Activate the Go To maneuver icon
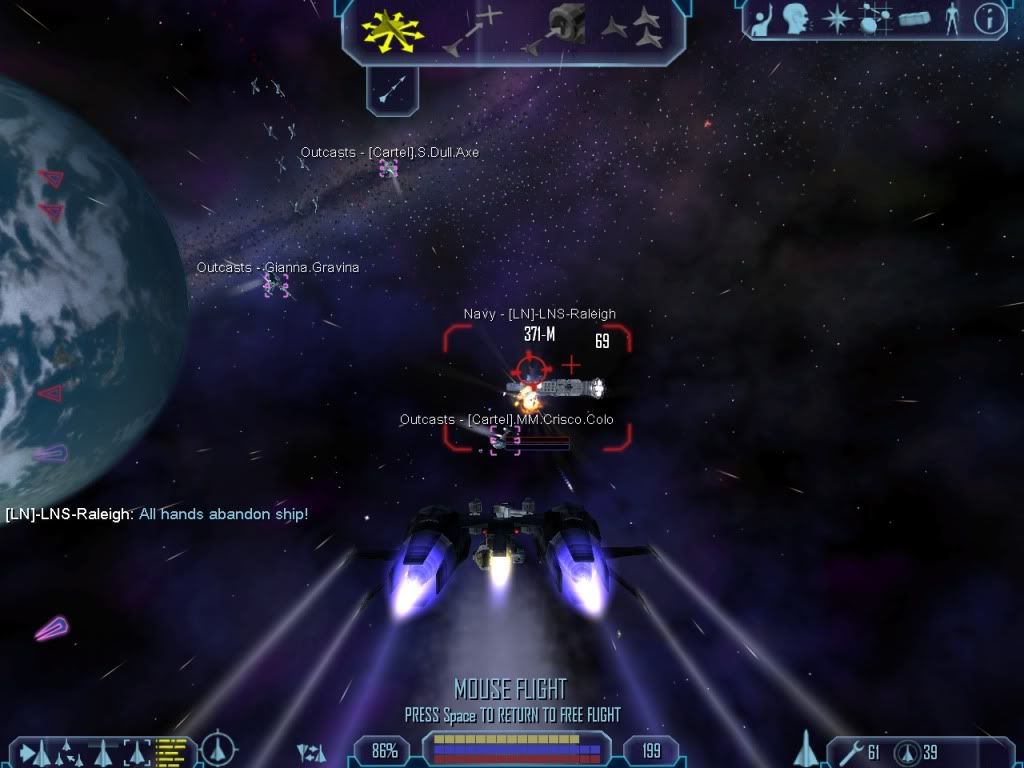 tap(472, 30)
